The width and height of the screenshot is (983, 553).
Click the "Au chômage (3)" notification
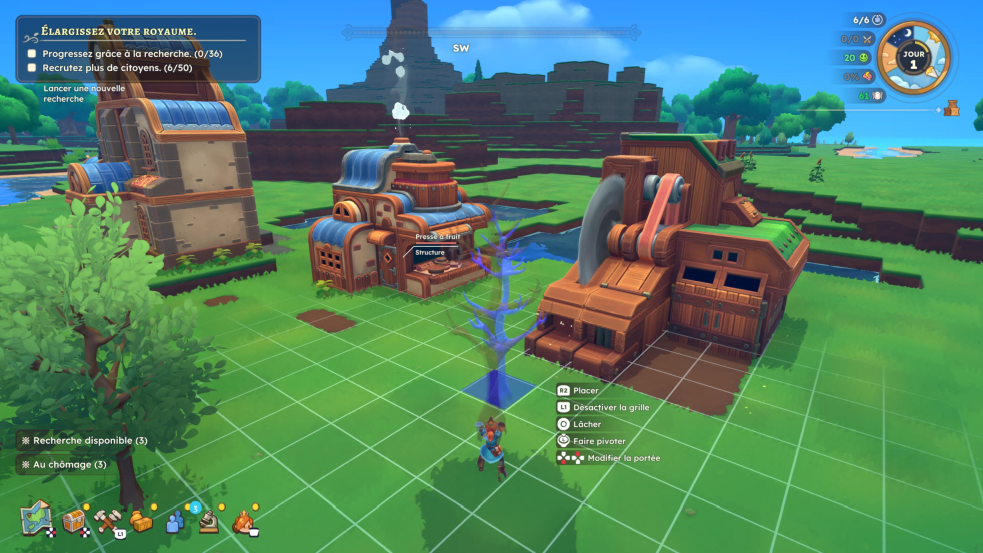tap(64, 464)
